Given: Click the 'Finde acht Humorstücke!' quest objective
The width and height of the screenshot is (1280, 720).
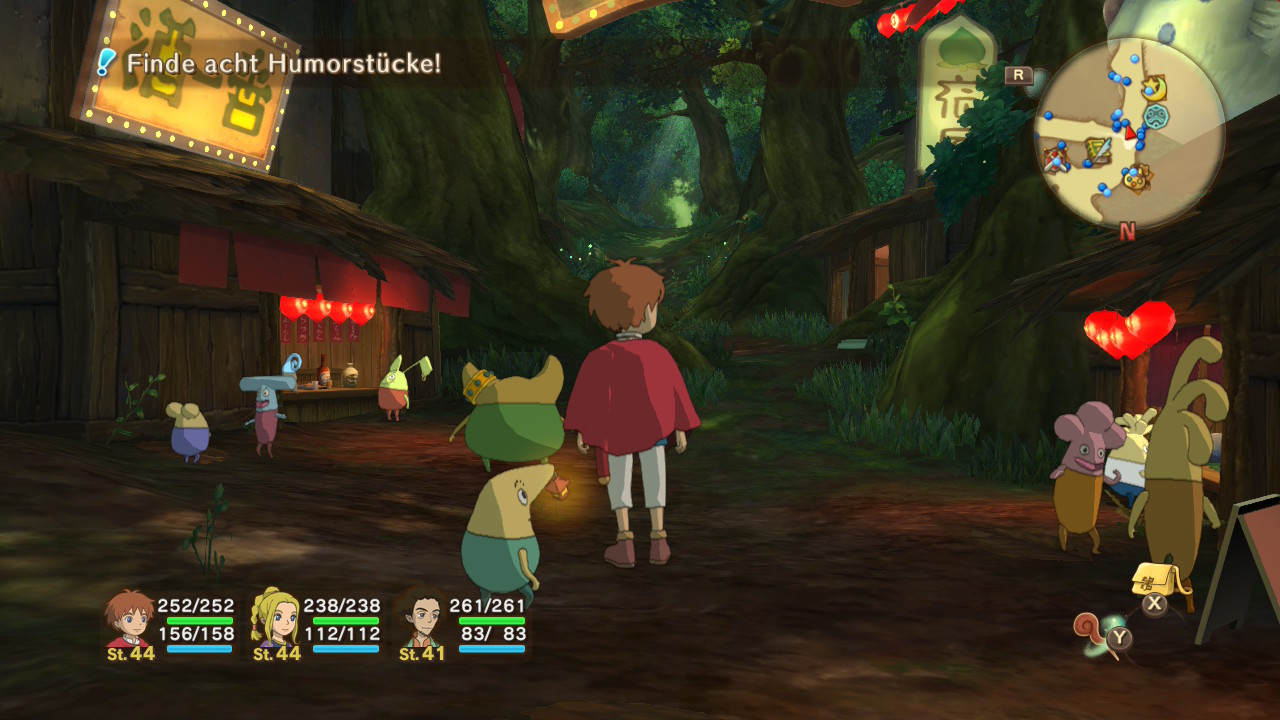Looking at the screenshot, I should pyautogui.click(x=282, y=65).
